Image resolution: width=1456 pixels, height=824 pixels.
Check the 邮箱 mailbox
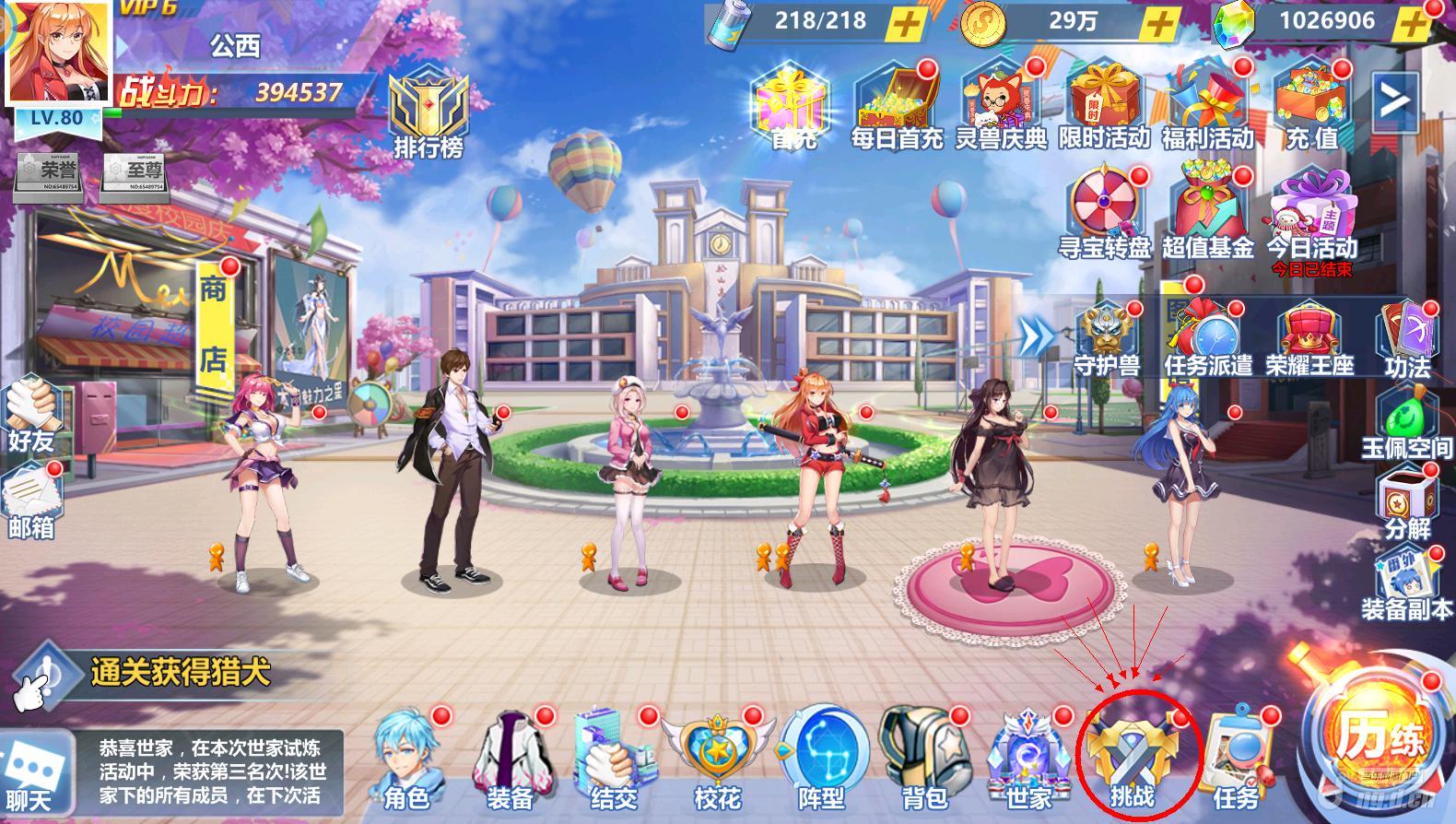[32, 502]
